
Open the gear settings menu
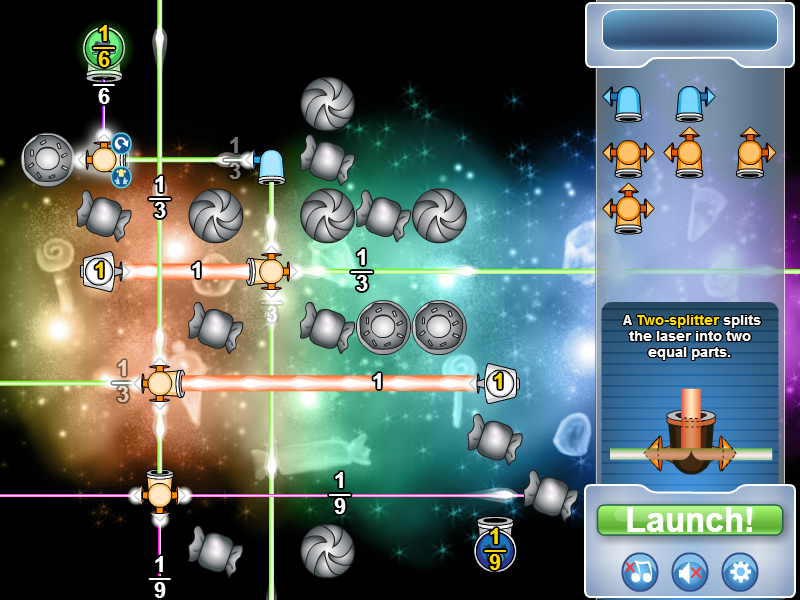[x=740, y=571]
